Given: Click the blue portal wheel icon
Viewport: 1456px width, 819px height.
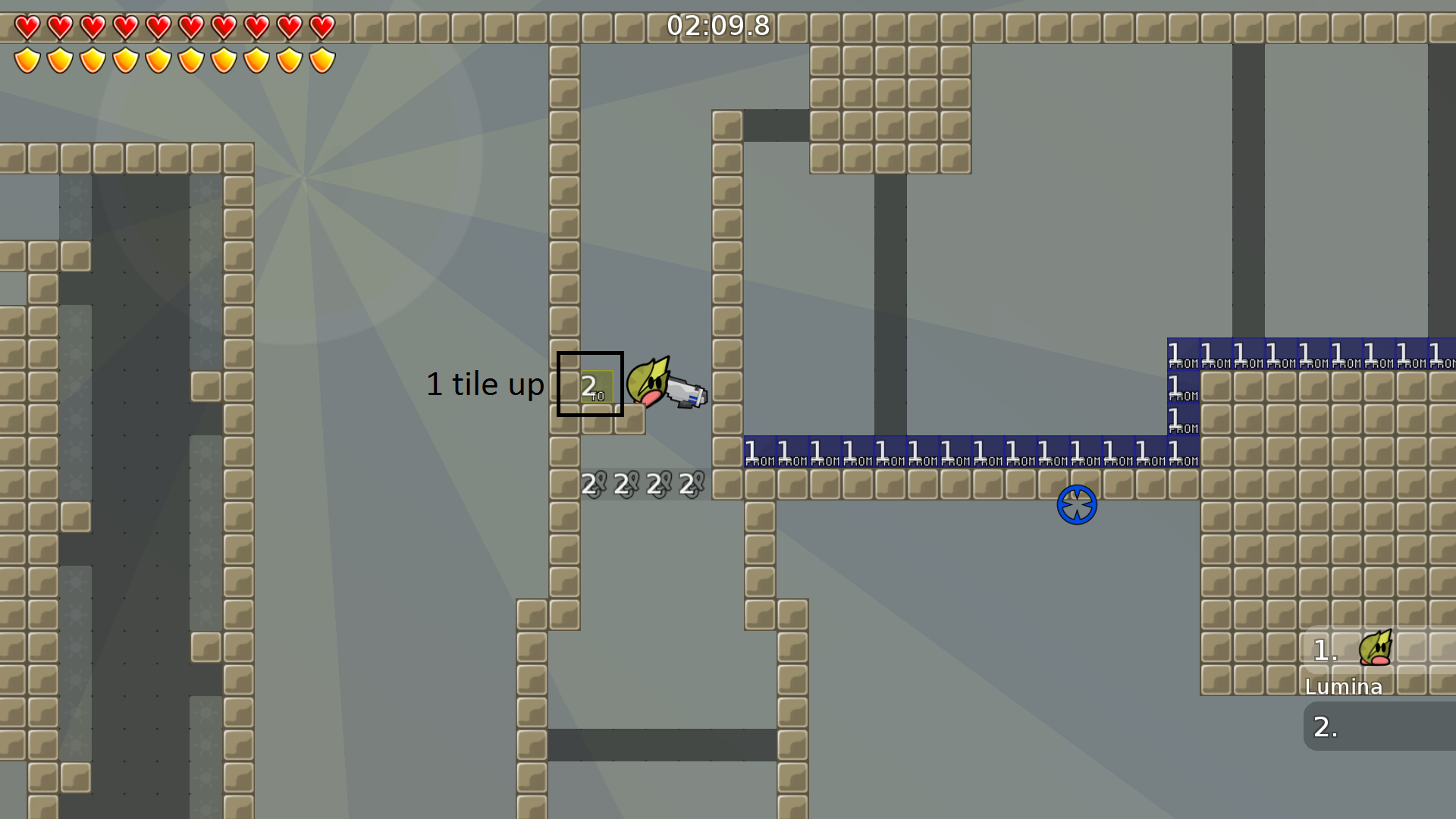Looking at the screenshot, I should [1076, 505].
